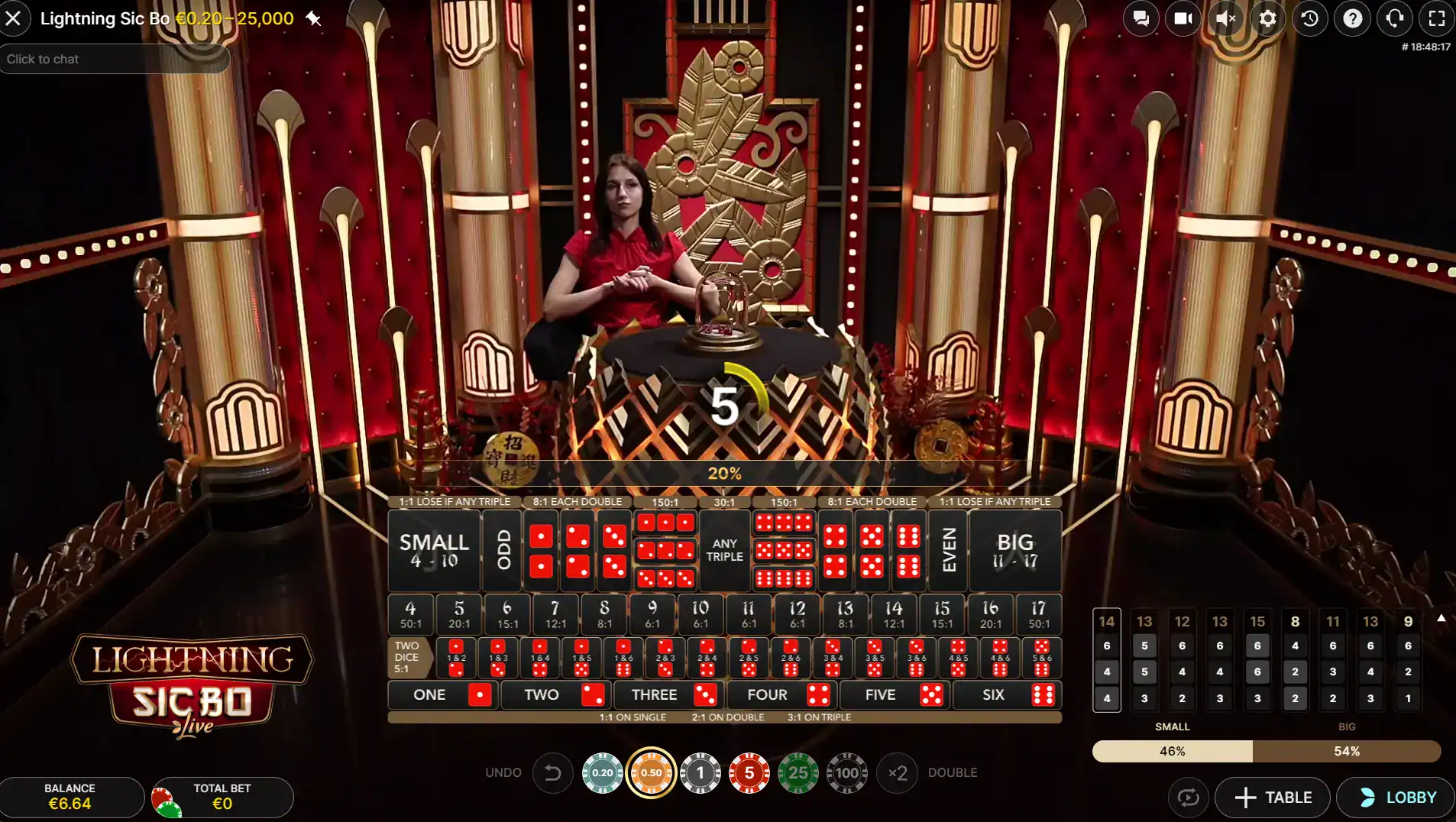Undo the last placed bet
This screenshot has width=1456, height=822.
click(552, 772)
